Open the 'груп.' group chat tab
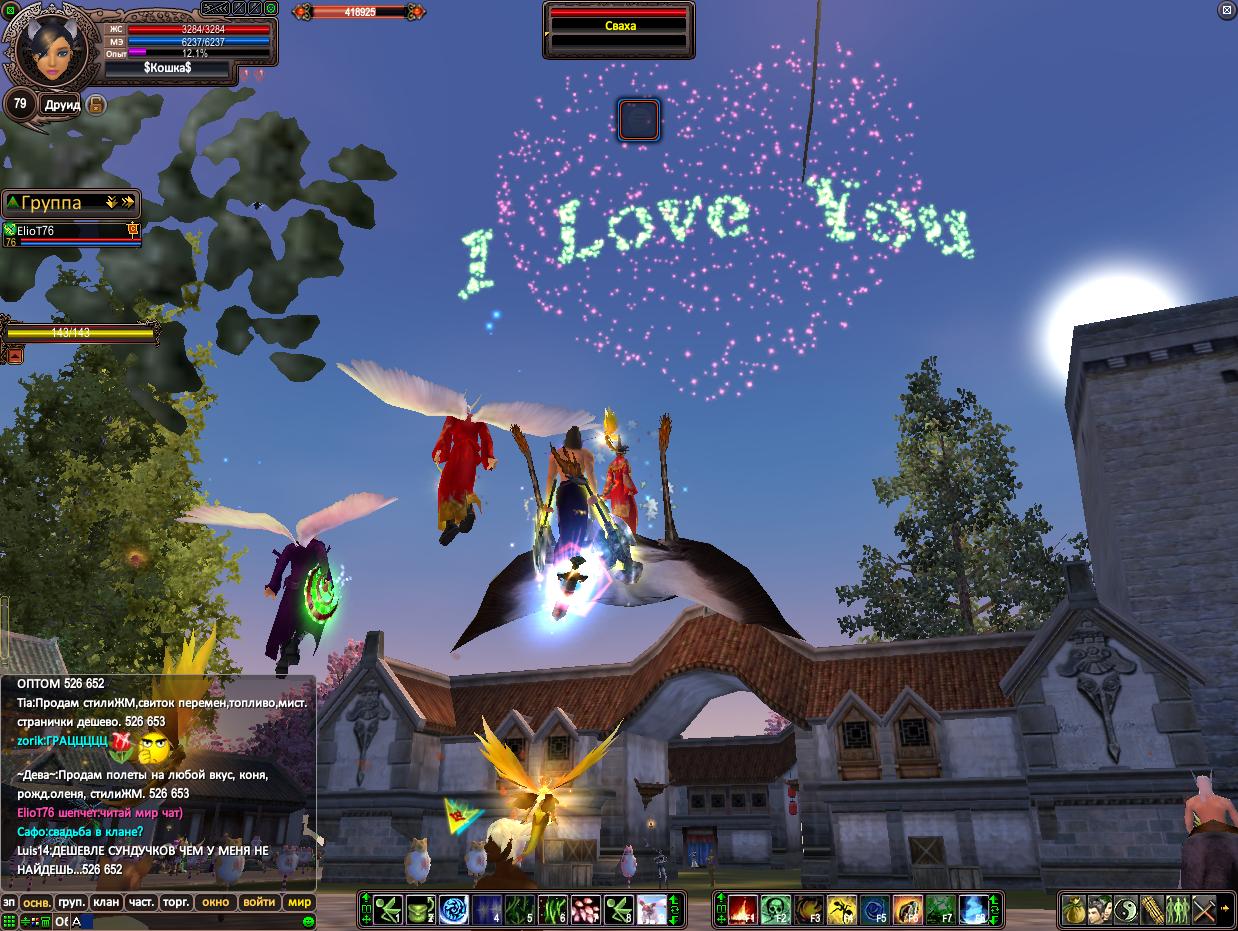Image resolution: width=1238 pixels, height=931 pixels. point(71,902)
